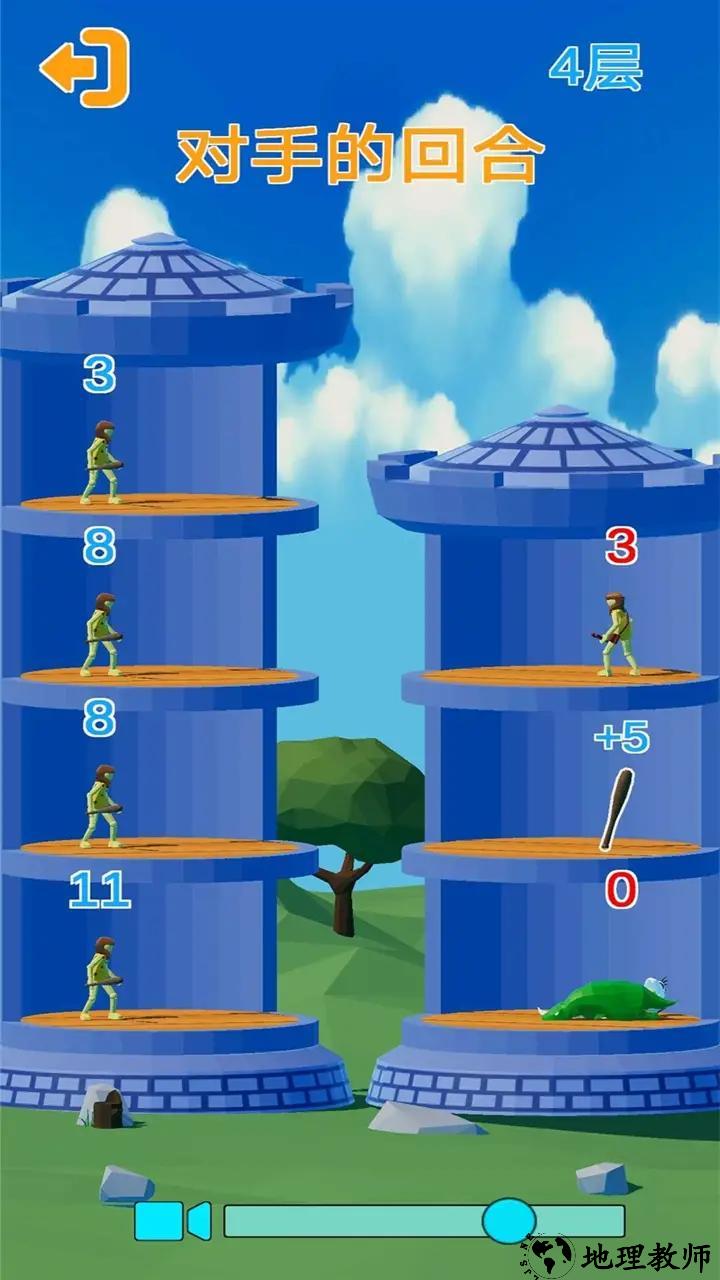
Task: Click the camera icon beside the slider
Action: 172,1221
